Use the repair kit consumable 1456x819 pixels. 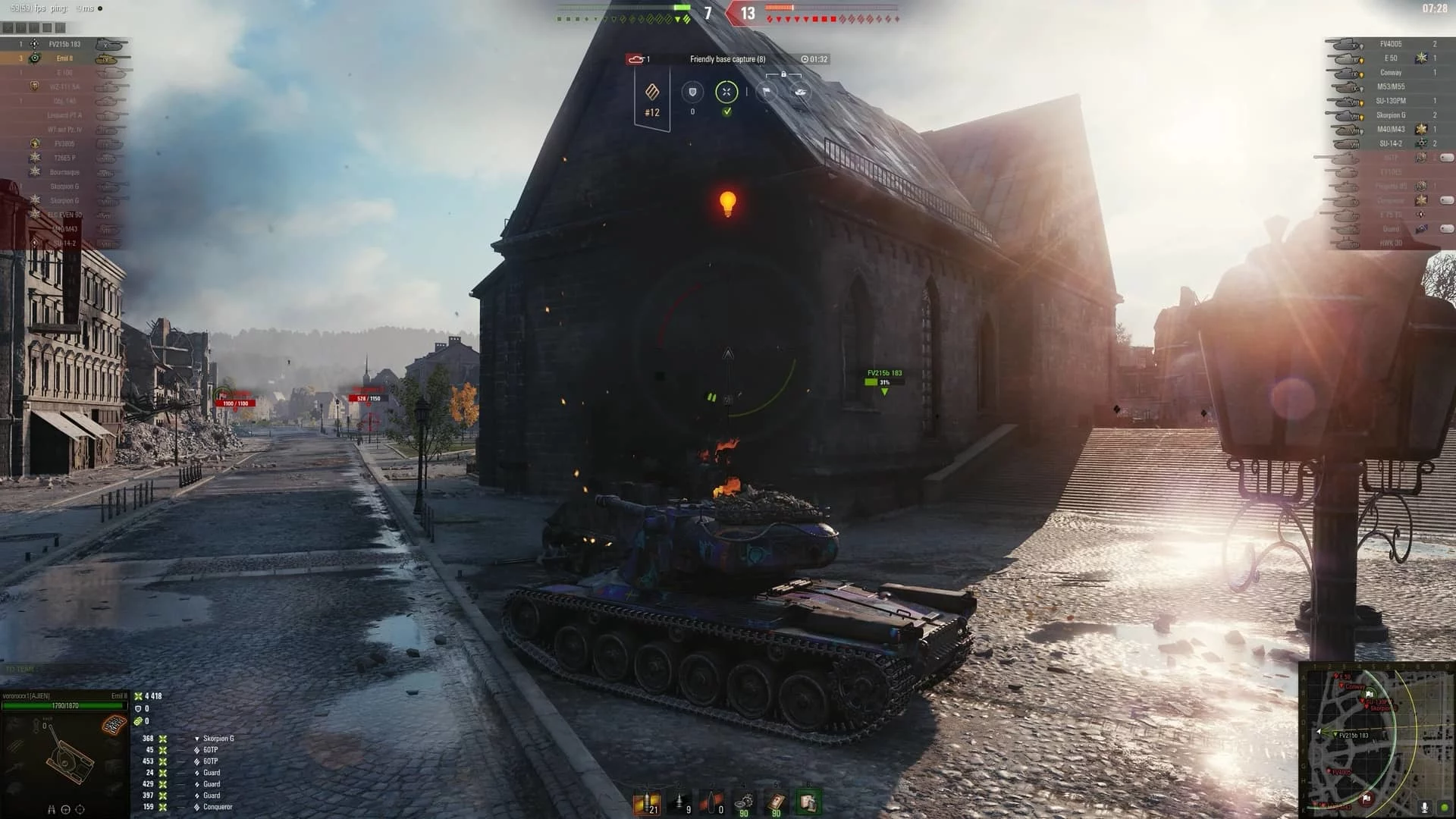[x=744, y=802]
